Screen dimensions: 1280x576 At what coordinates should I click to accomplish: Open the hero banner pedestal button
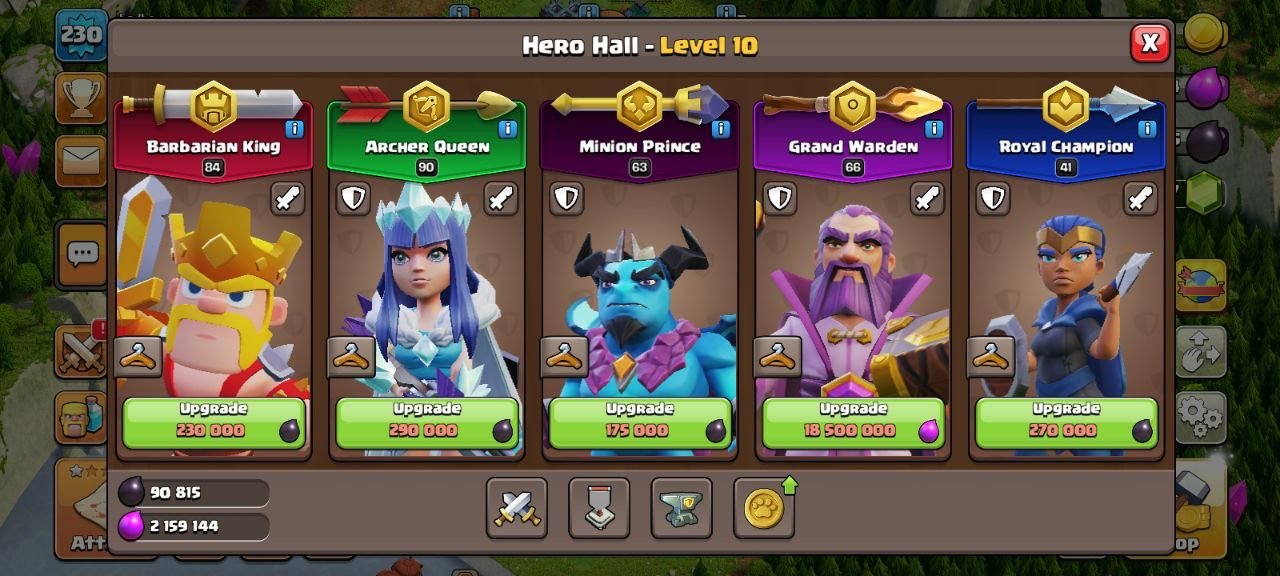[x=599, y=508]
